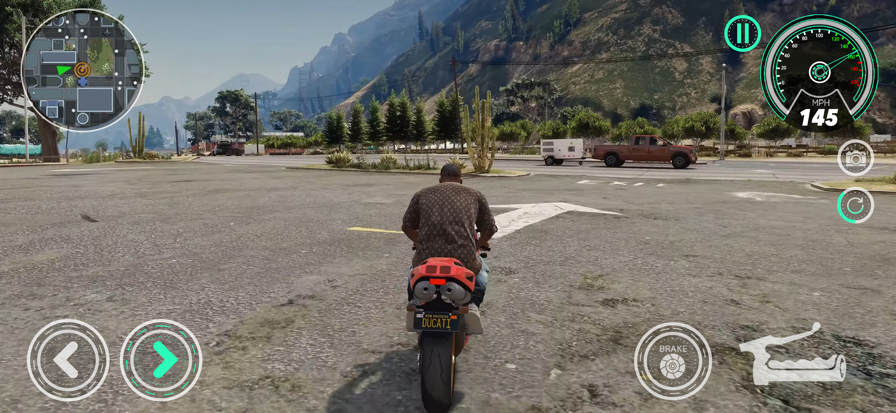Pause the game with the pause button
The image size is (896, 413).
pyautogui.click(x=742, y=33)
